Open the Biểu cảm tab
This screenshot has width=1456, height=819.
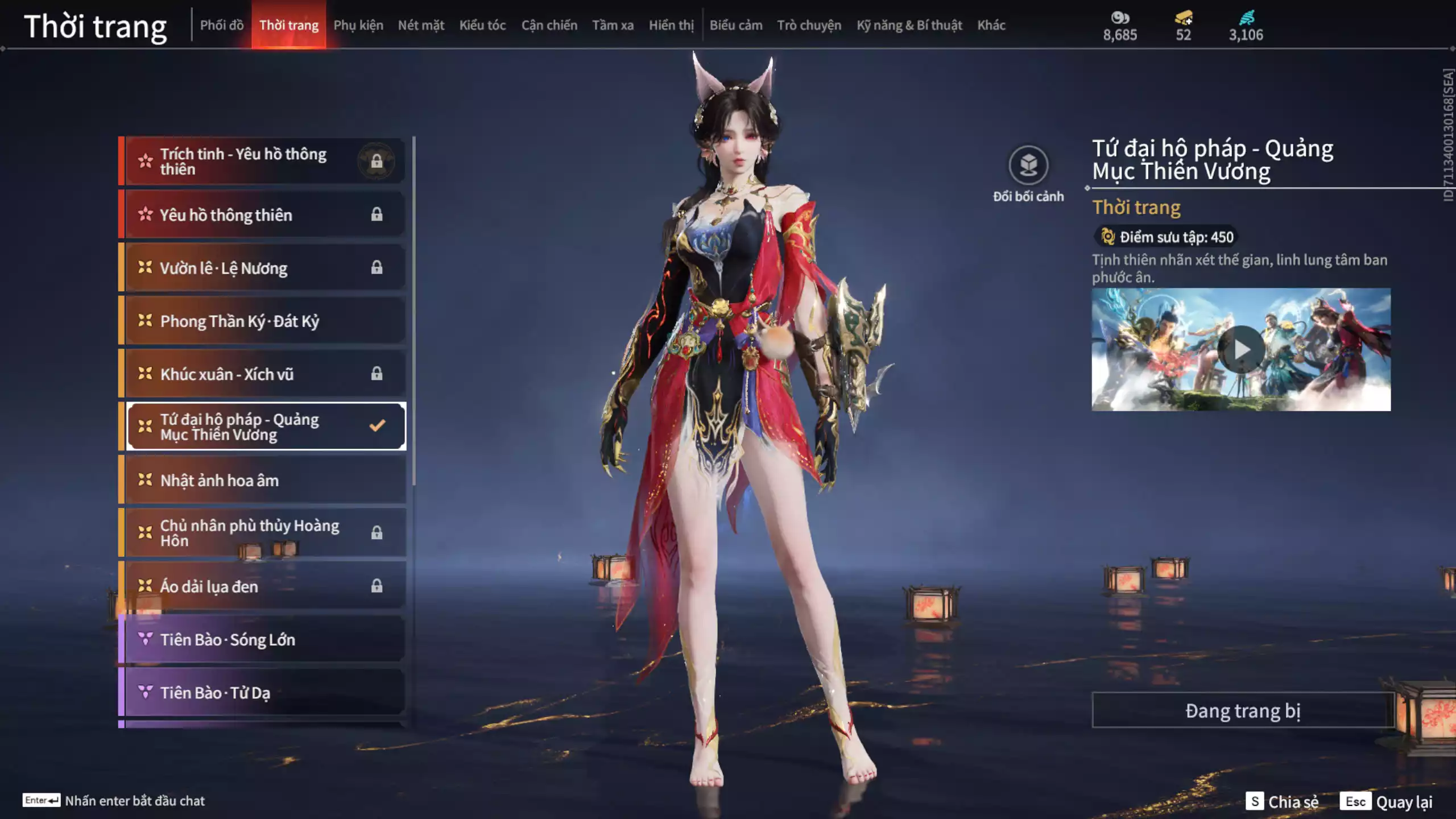pyautogui.click(x=735, y=26)
